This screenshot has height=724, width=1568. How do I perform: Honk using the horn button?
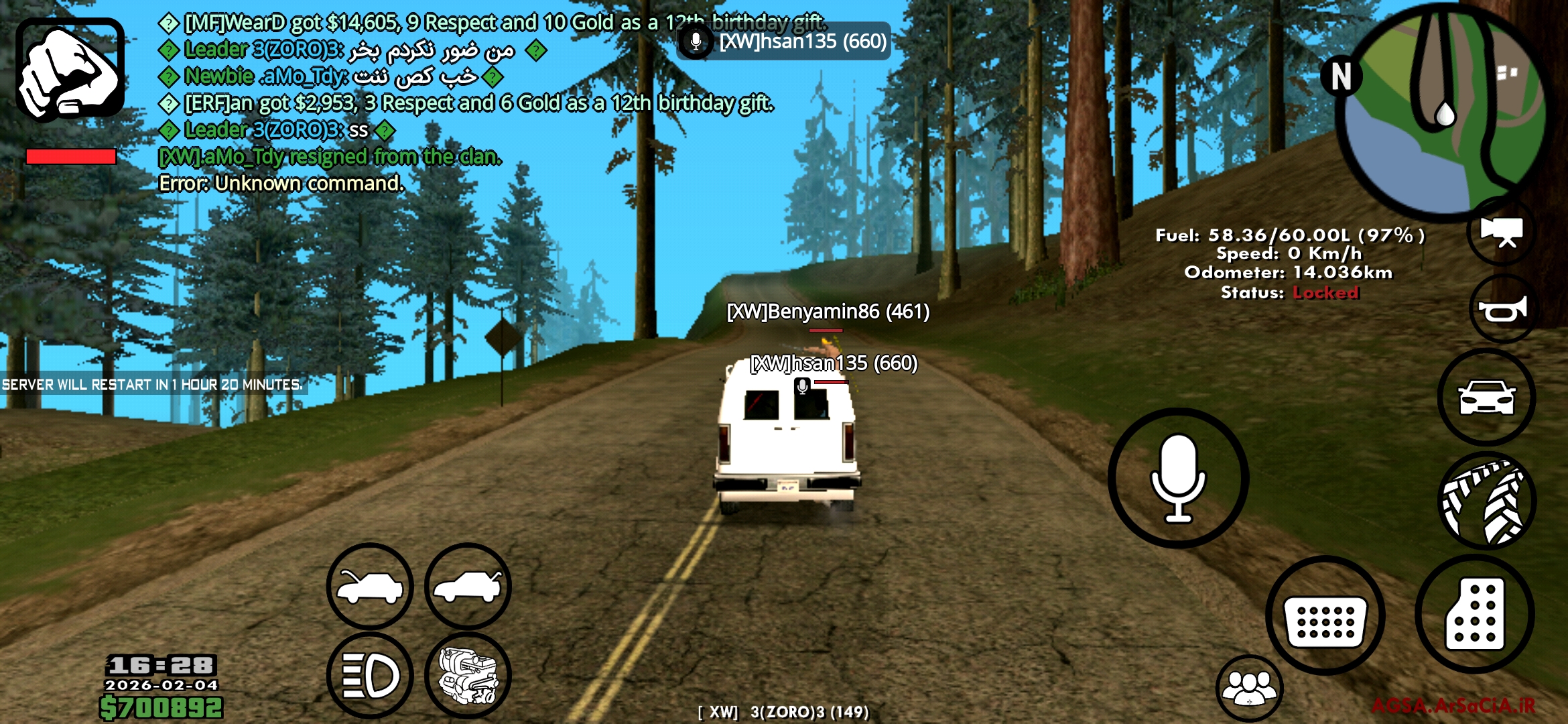1502,310
